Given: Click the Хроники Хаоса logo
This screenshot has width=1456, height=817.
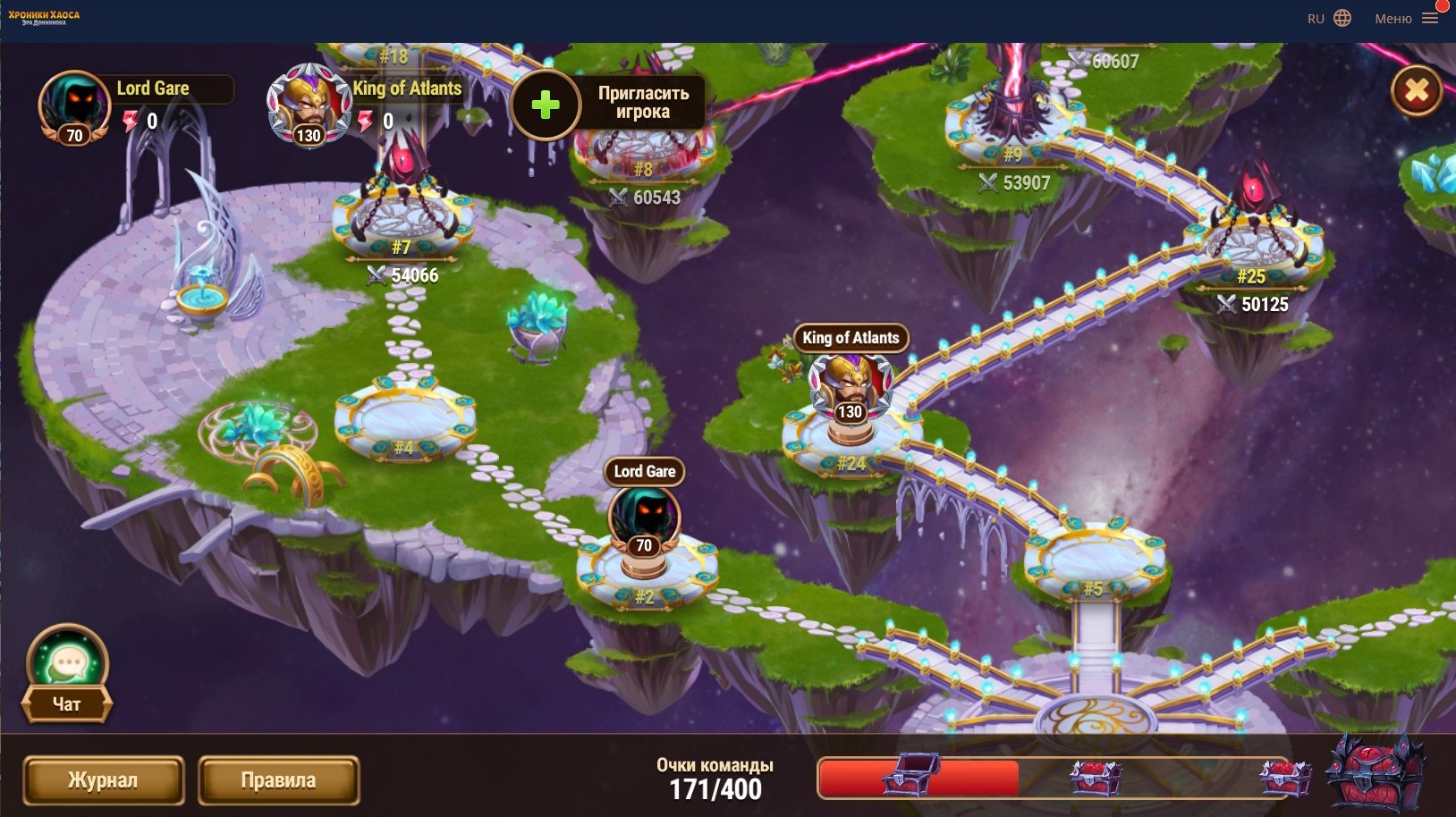Looking at the screenshot, I should pos(44,18).
